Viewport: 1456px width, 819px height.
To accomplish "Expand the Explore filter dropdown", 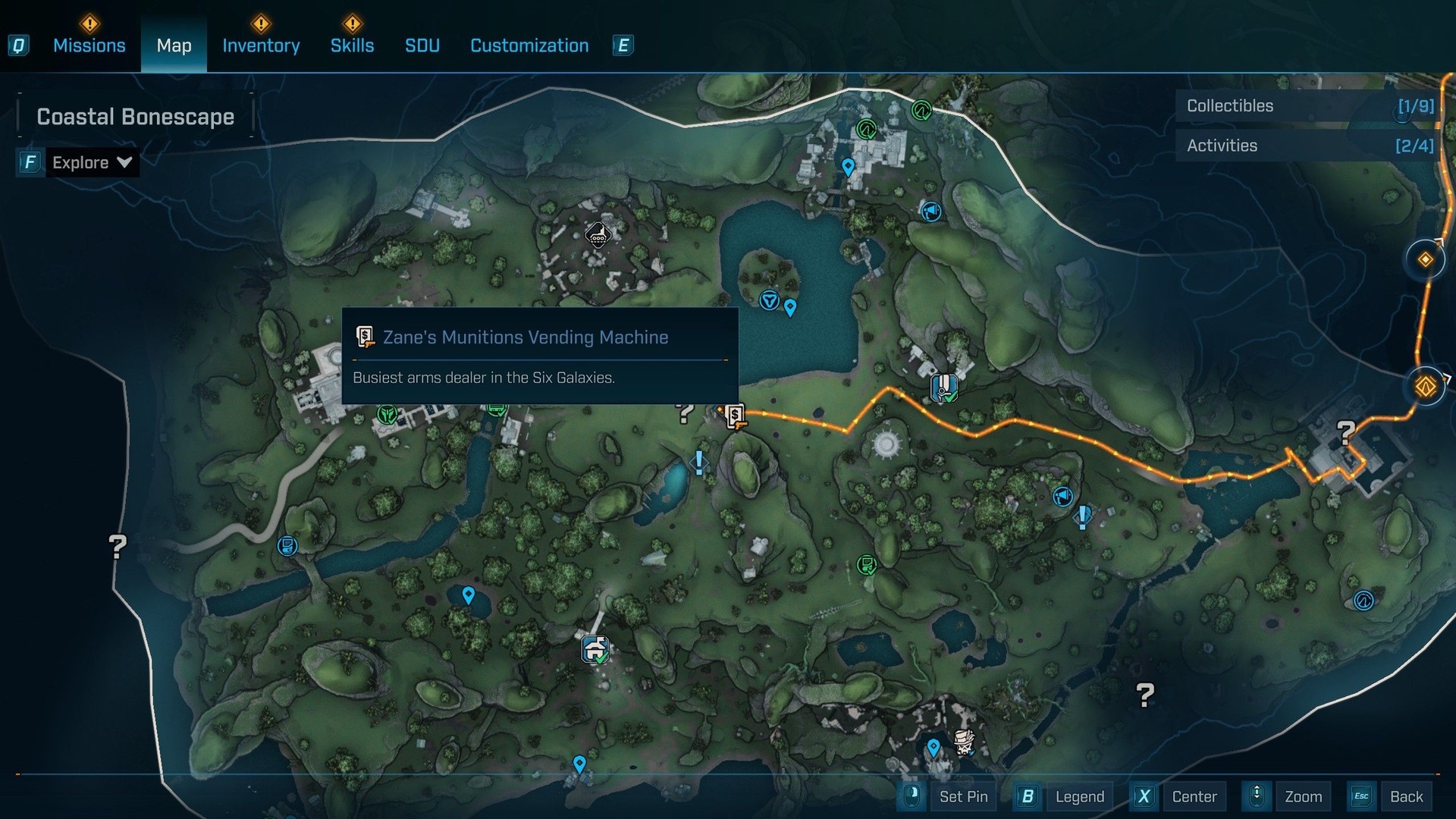I will pyautogui.click(x=91, y=162).
